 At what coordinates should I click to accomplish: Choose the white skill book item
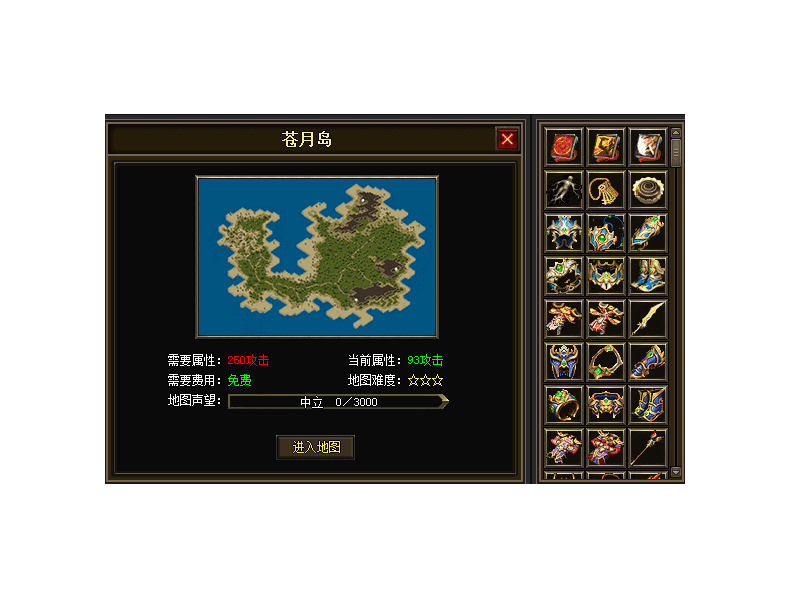(x=648, y=147)
